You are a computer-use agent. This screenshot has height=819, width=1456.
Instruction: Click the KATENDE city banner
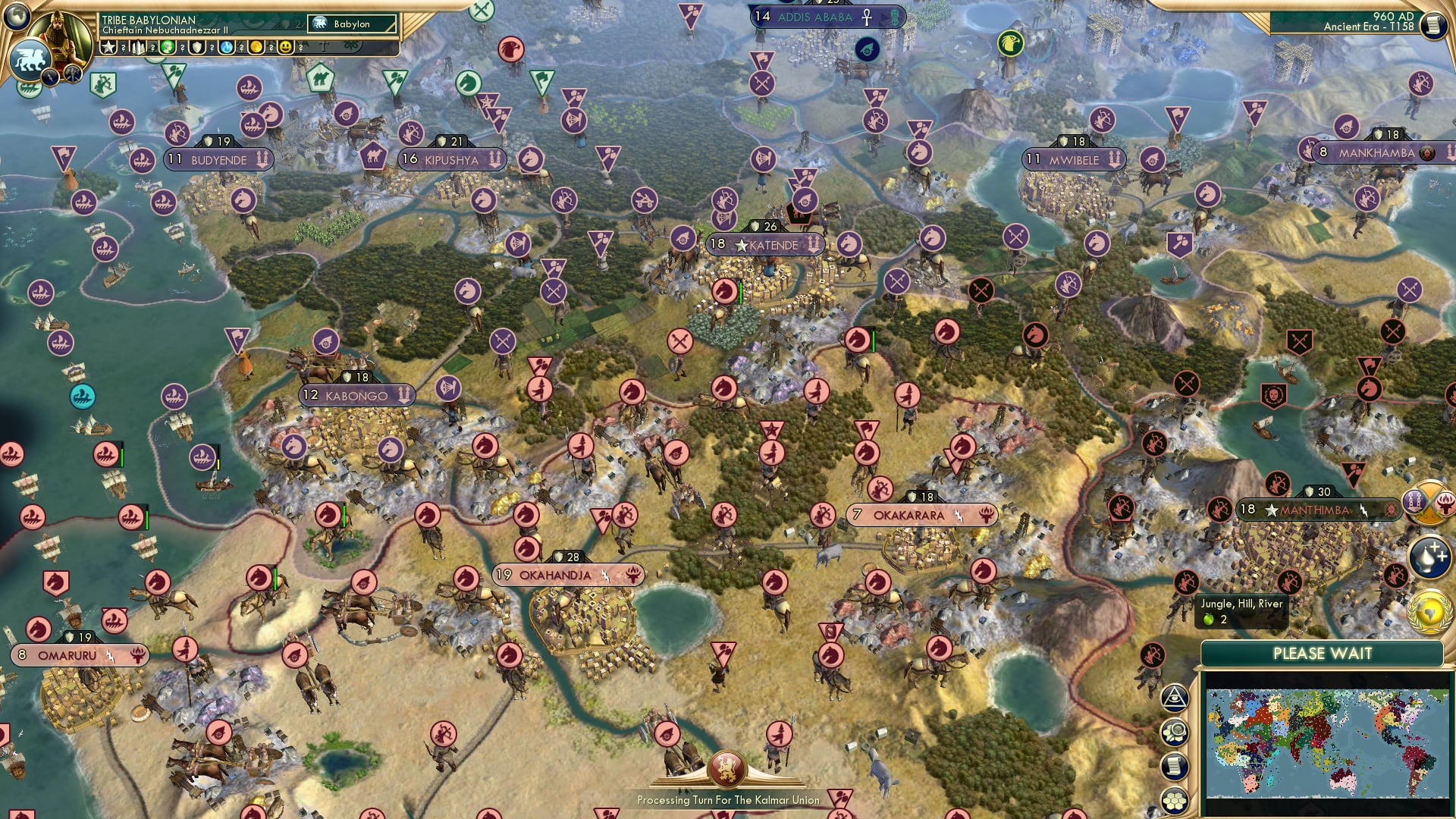[x=766, y=245]
